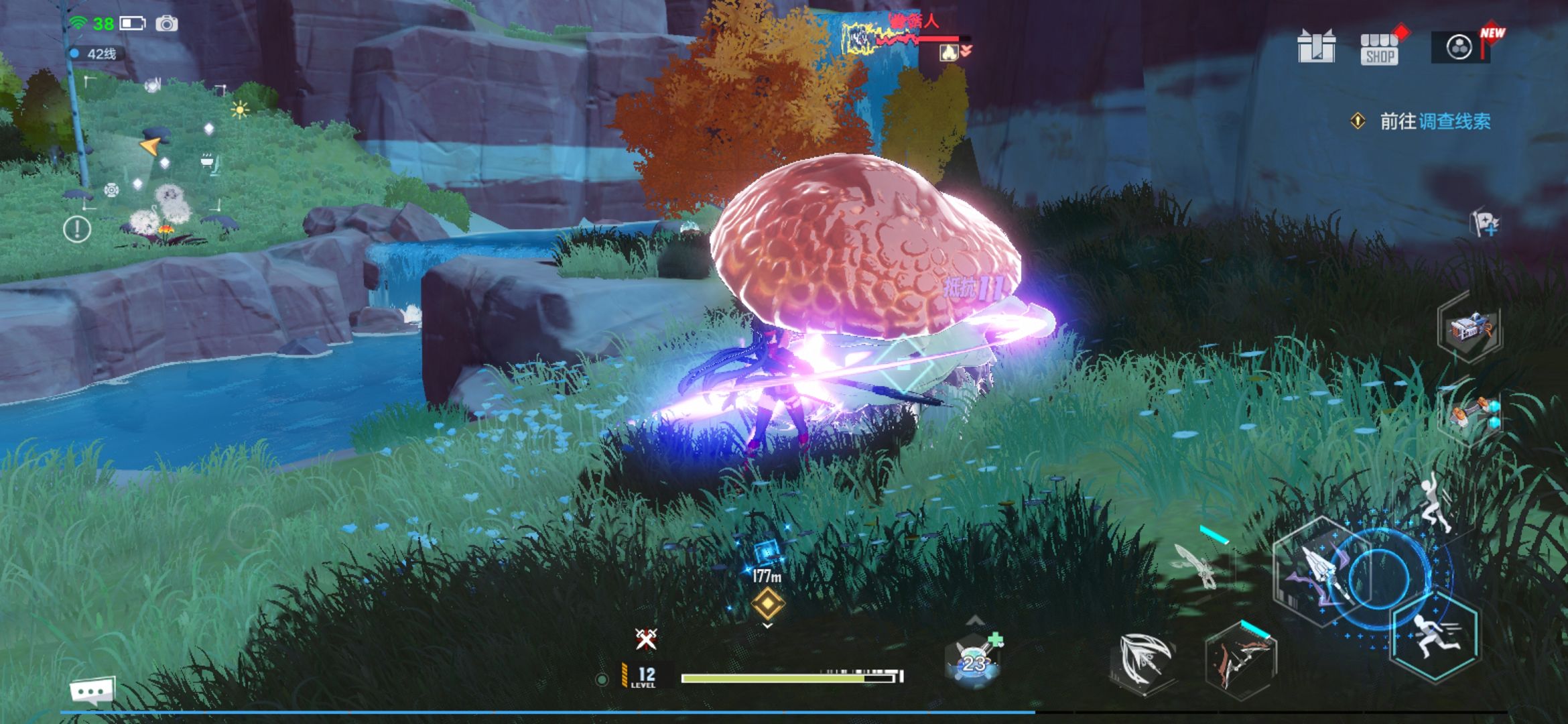Open the chat speech bubble
This screenshot has width=1568, height=724.
point(92,690)
